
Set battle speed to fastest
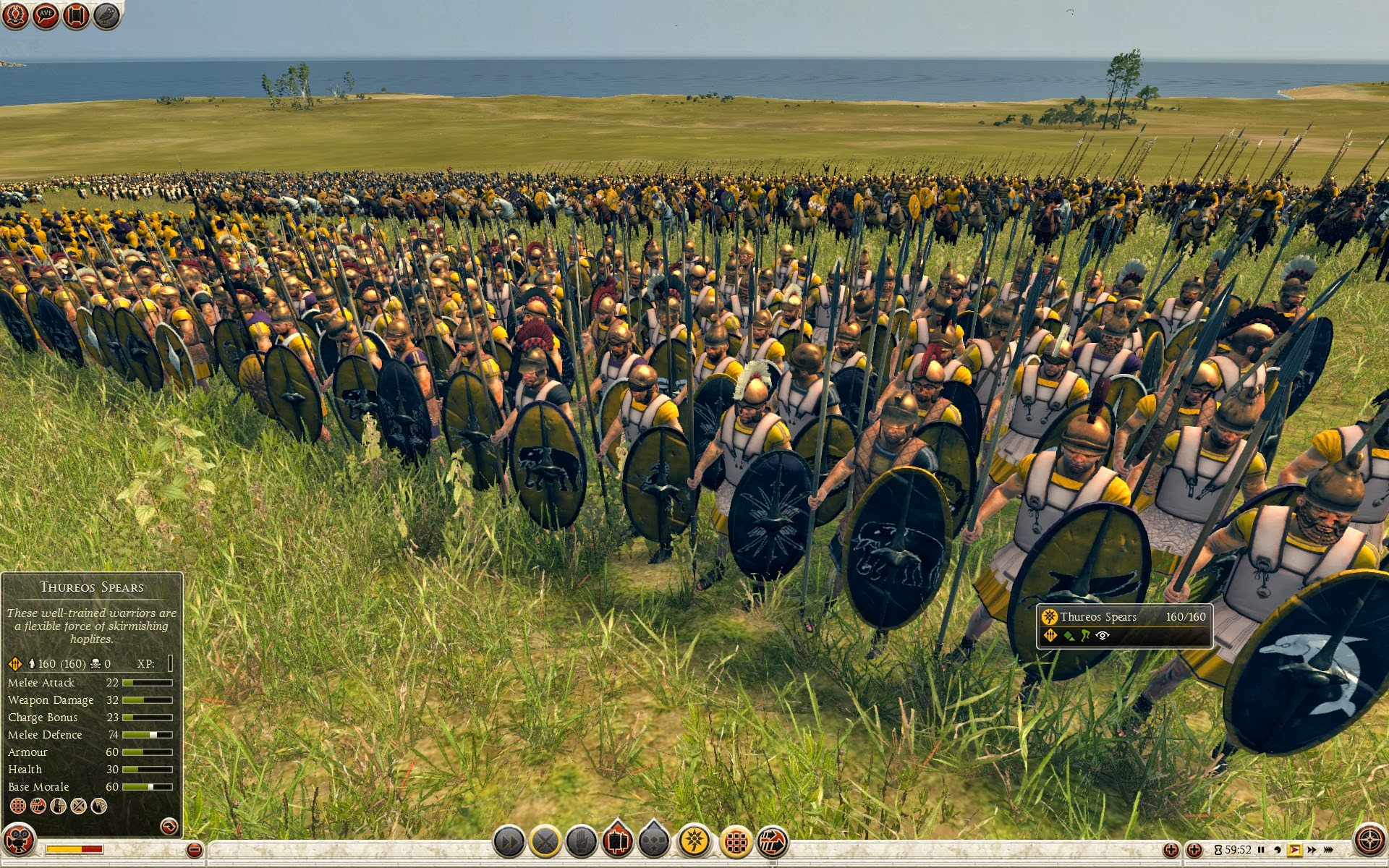[x=1328, y=850]
